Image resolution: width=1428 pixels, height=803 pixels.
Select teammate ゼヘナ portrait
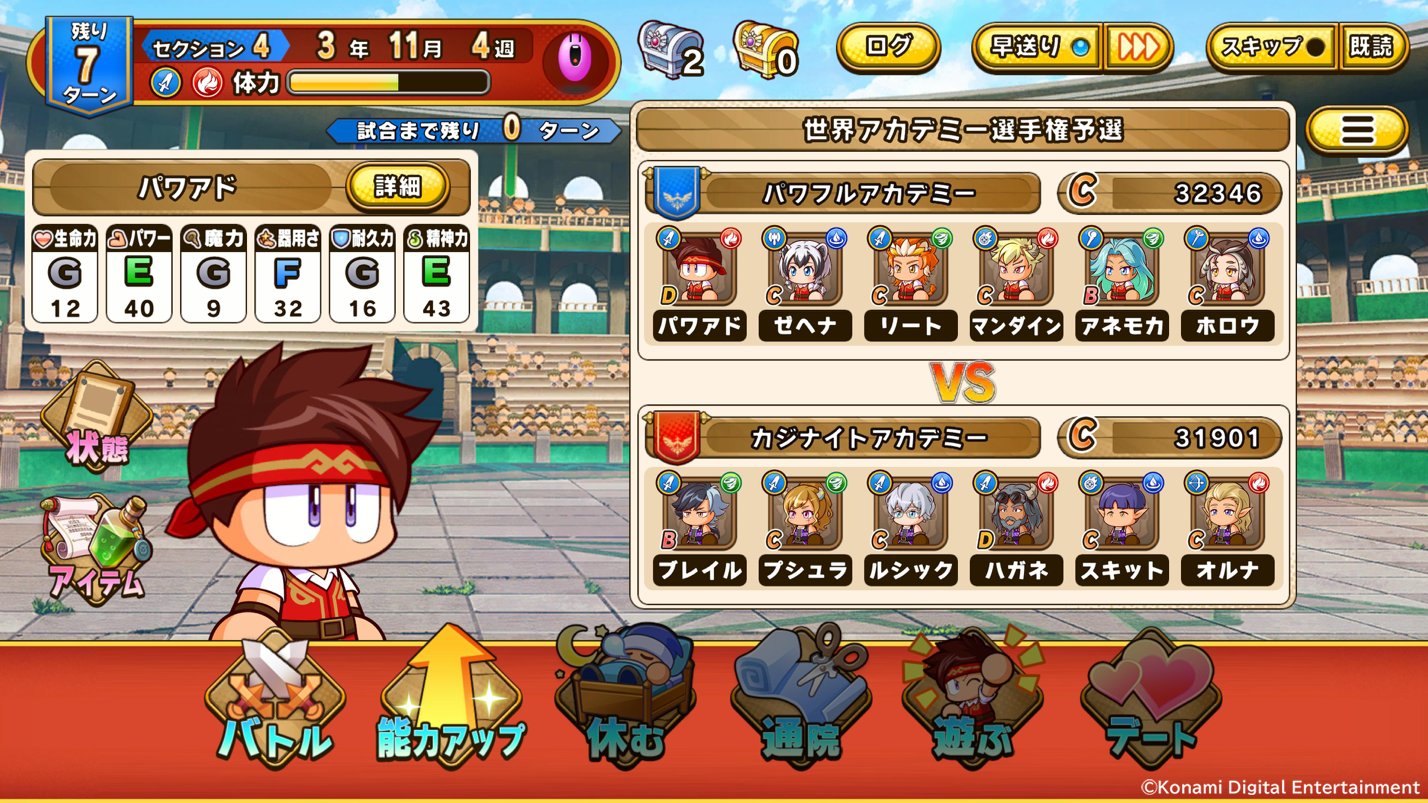(x=804, y=270)
